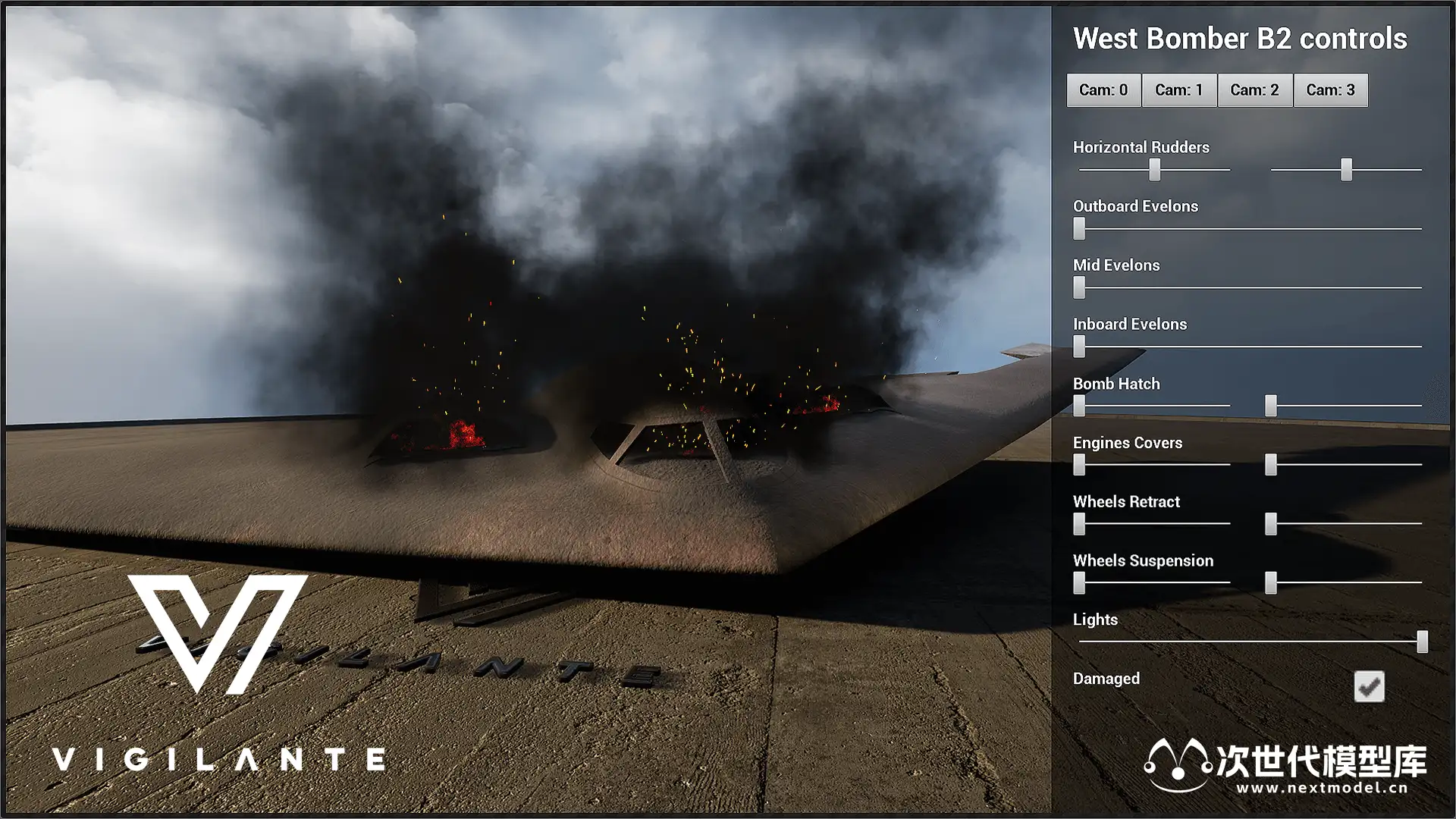Viewport: 1456px width, 819px height.
Task: Click the right Wheels Suspension slider handle
Action: (1271, 582)
